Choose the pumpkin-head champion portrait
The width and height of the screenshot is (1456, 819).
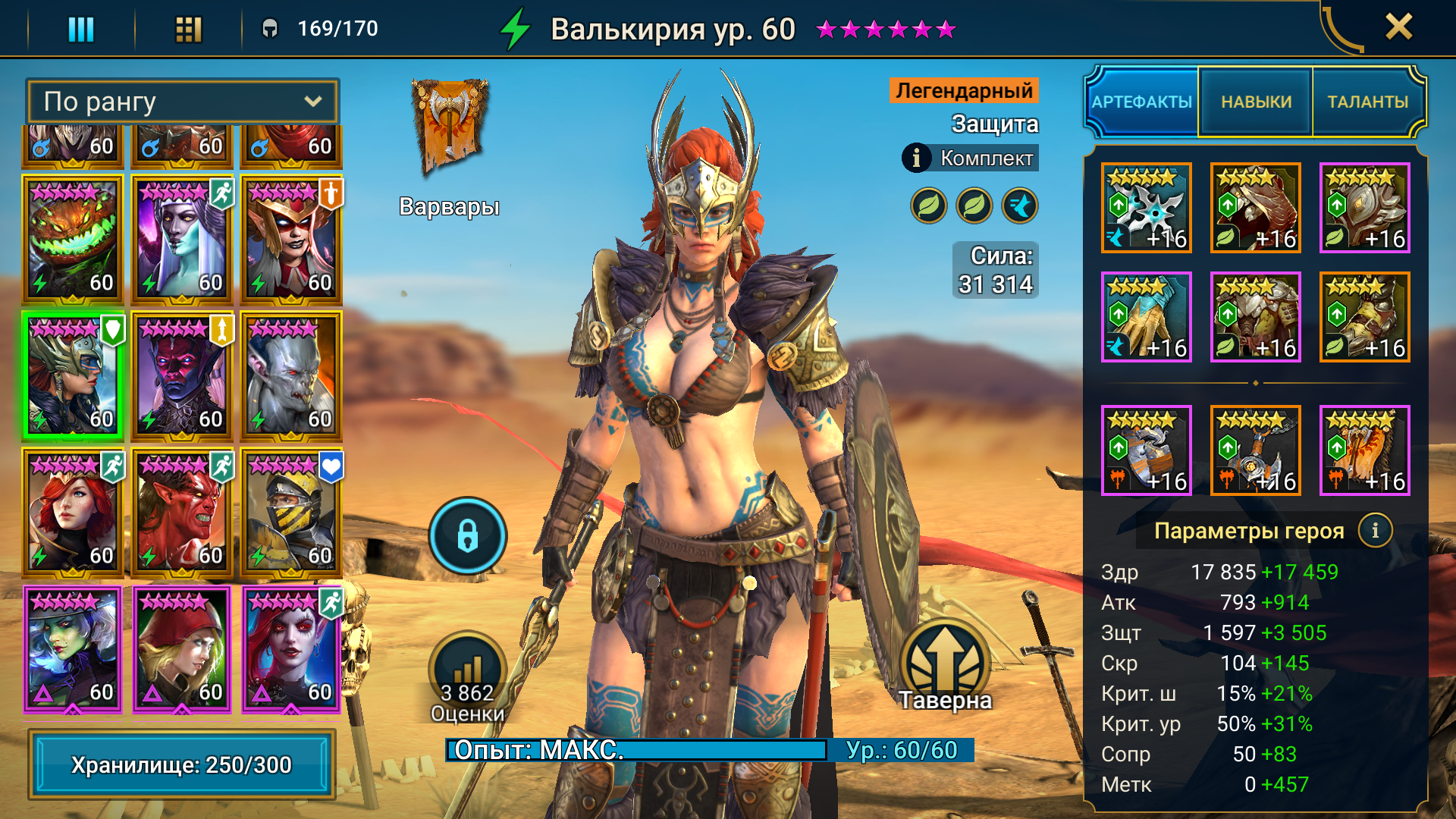click(x=73, y=240)
